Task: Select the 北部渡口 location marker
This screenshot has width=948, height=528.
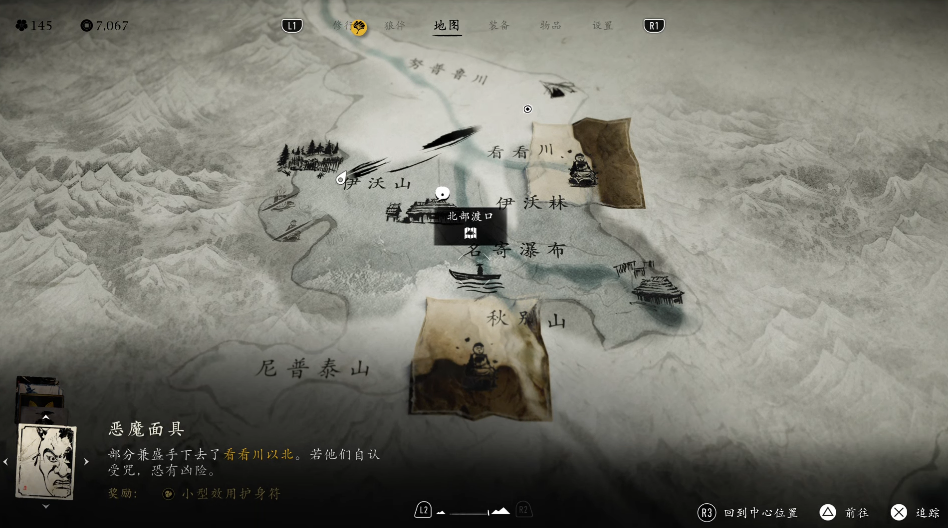Action: point(470,224)
